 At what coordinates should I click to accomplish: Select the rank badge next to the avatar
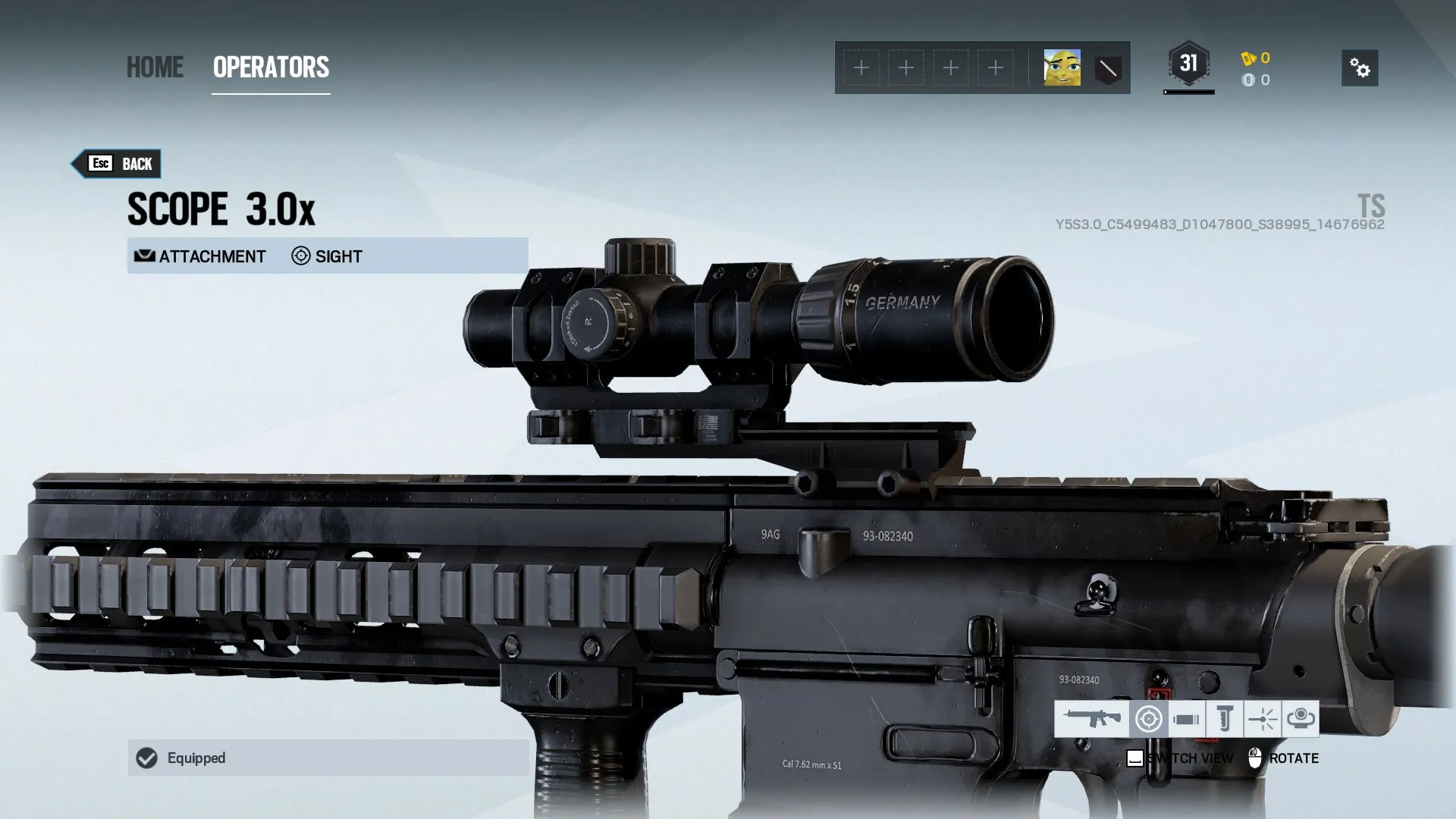(x=1108, y=68)
